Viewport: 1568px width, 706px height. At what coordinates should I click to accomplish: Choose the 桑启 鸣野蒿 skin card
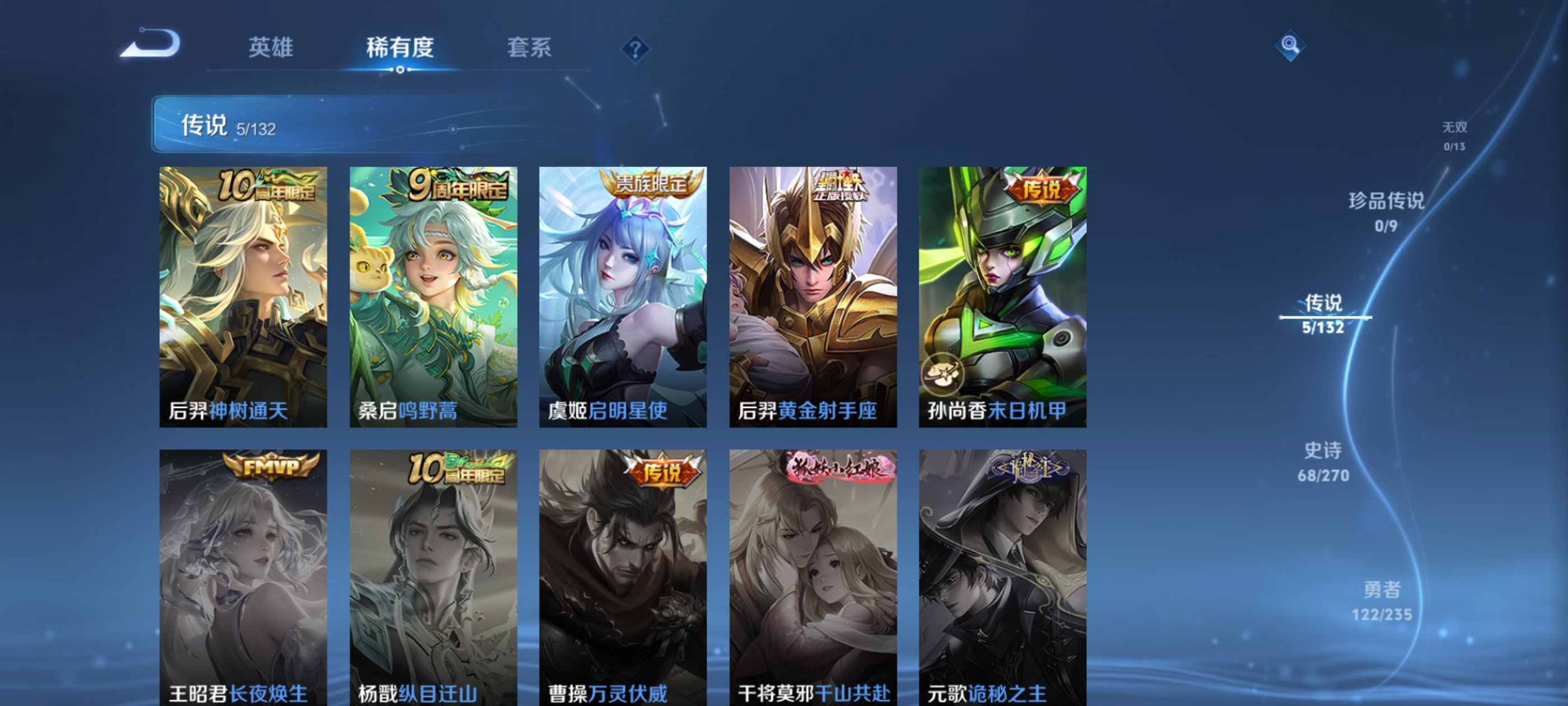click(433, 296)
